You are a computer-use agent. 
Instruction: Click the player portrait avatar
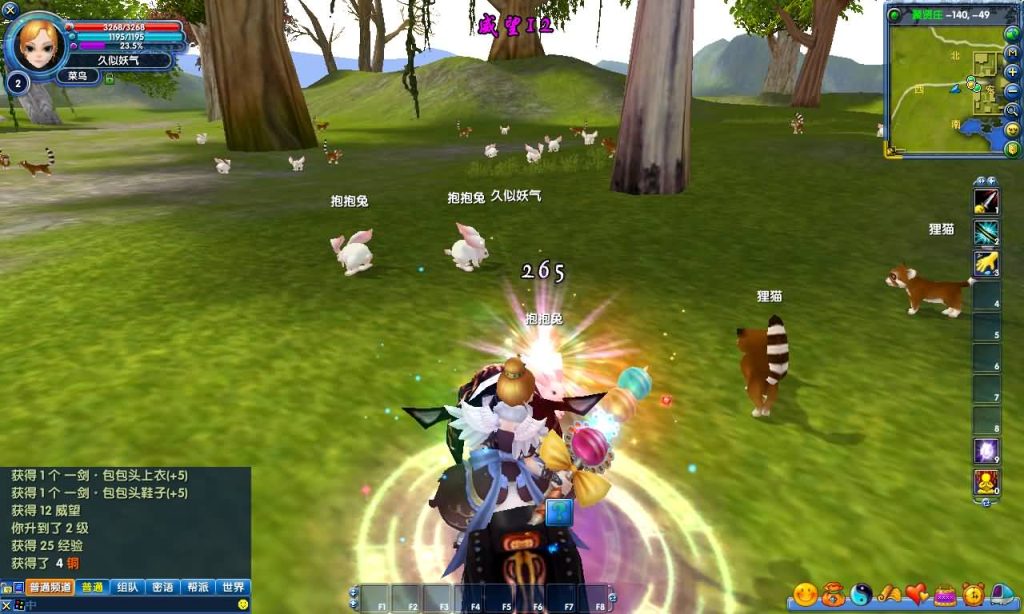(40, 43)
